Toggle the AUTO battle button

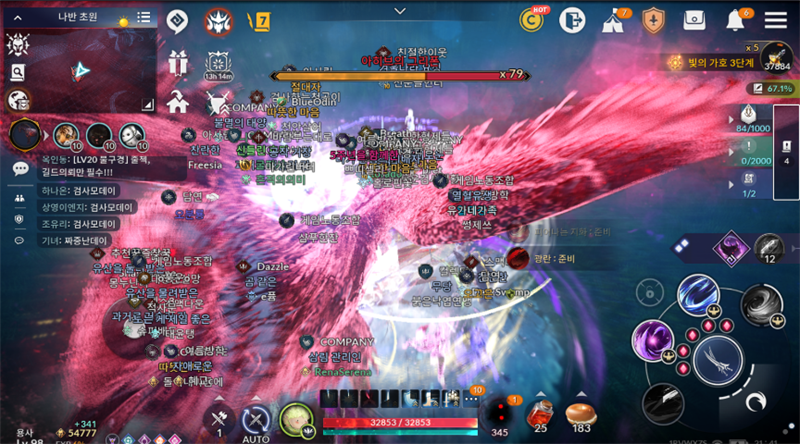pos(257,422)
